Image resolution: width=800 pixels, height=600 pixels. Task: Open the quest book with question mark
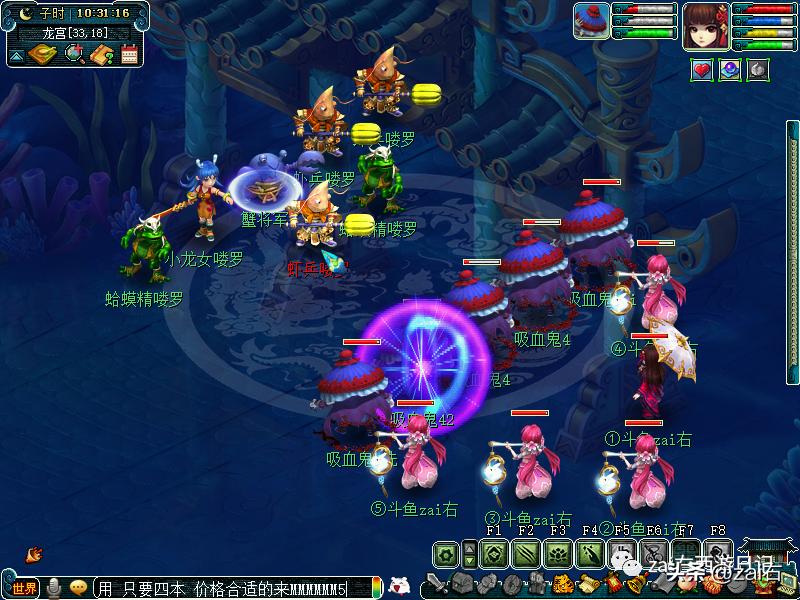[x=101, y=54]
